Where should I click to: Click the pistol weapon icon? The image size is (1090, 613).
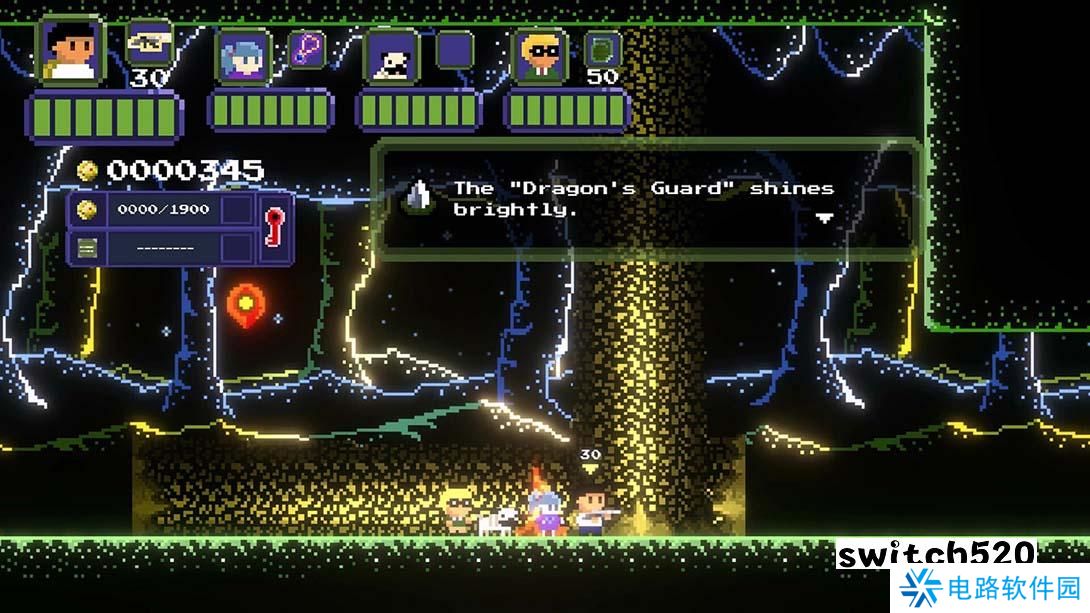[x=149, y=44]
